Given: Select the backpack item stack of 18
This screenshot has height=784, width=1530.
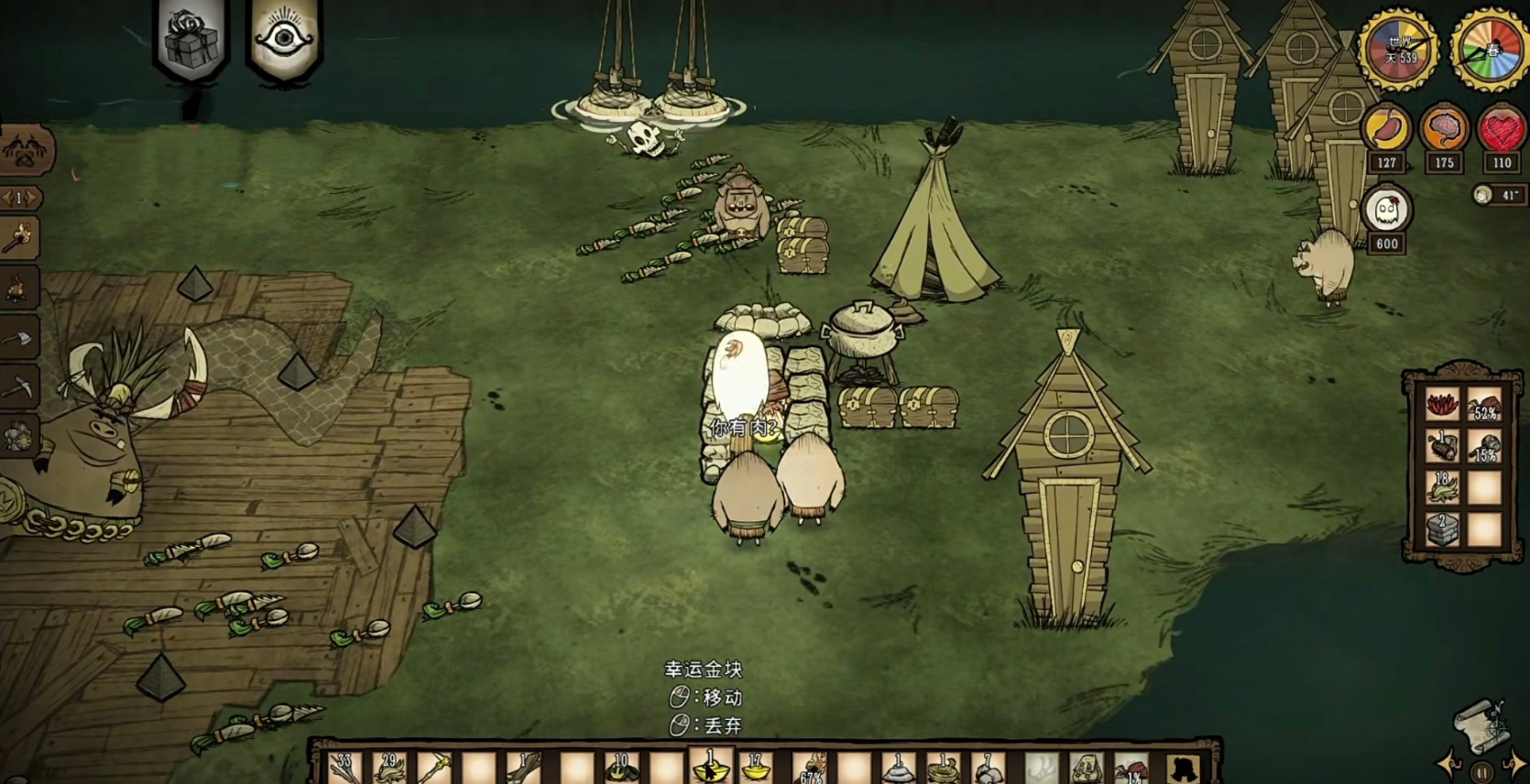Looking at the screenshot, I should tap(1441, 487).
